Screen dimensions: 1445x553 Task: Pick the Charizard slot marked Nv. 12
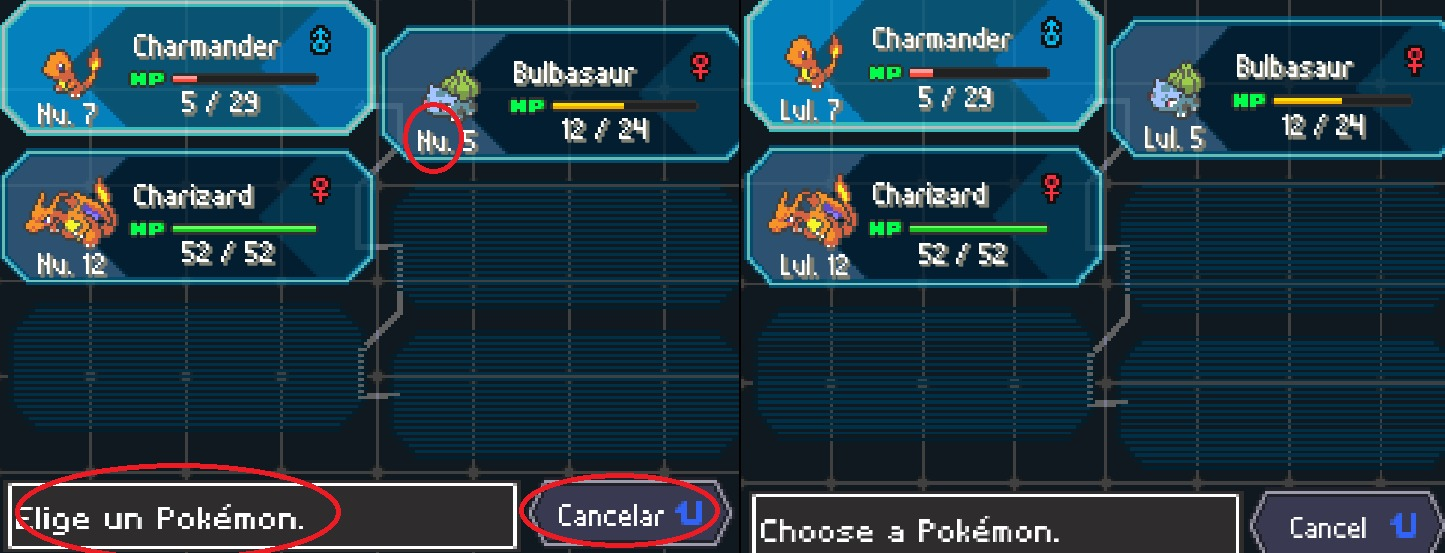pyautogui.click(x=188, y=216)
